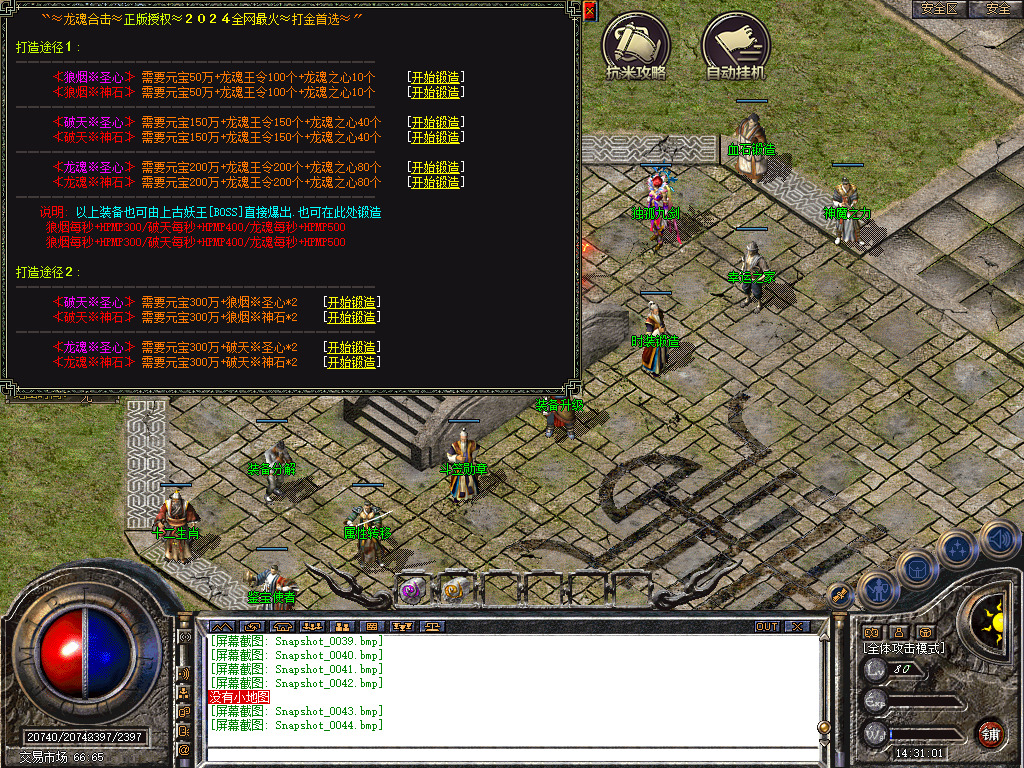Start forging 狼烟※圣心
The width and height of the screenshot is (1024, 768).
coord(435,78)
